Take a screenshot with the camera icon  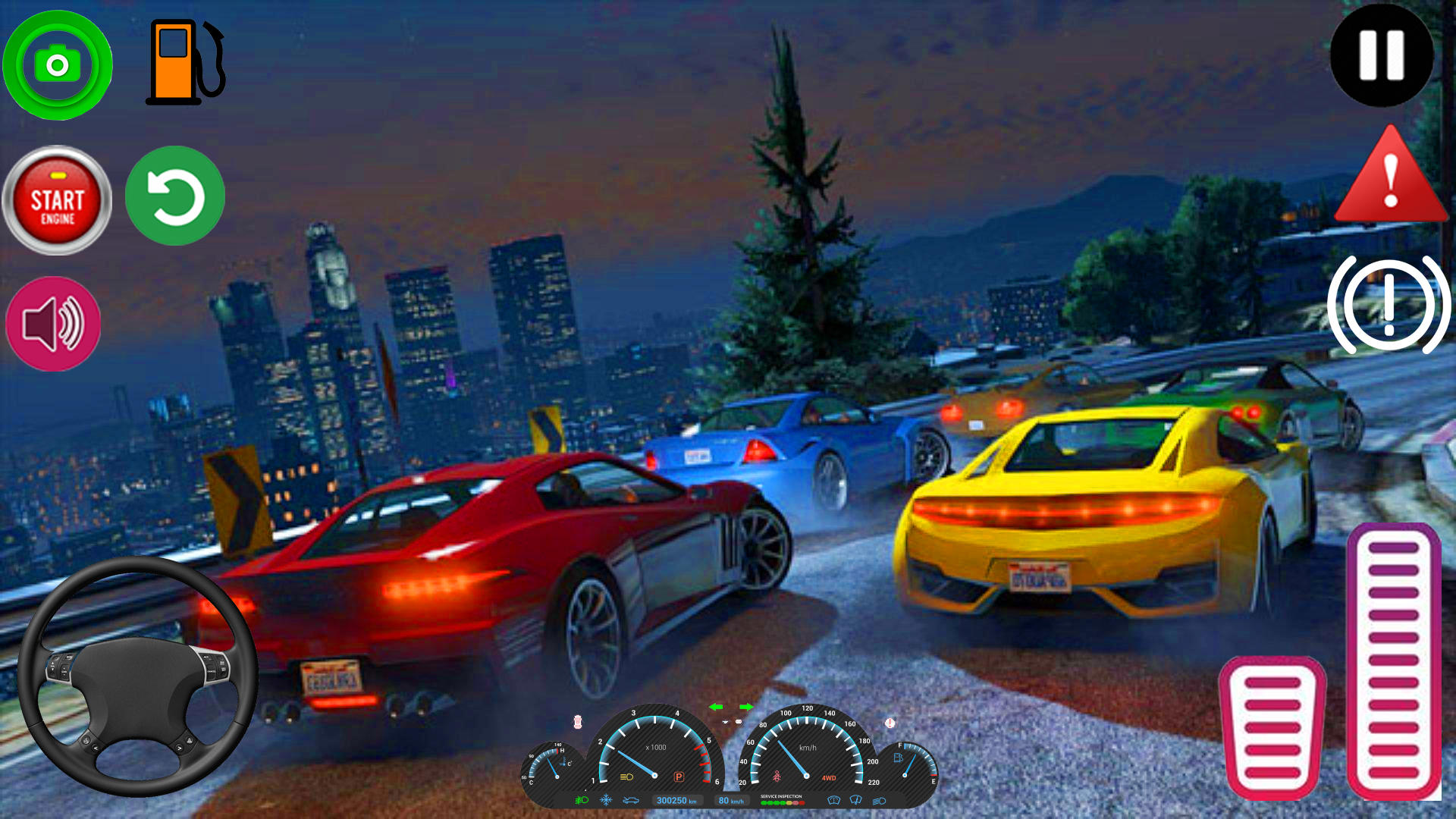point(57,64)
